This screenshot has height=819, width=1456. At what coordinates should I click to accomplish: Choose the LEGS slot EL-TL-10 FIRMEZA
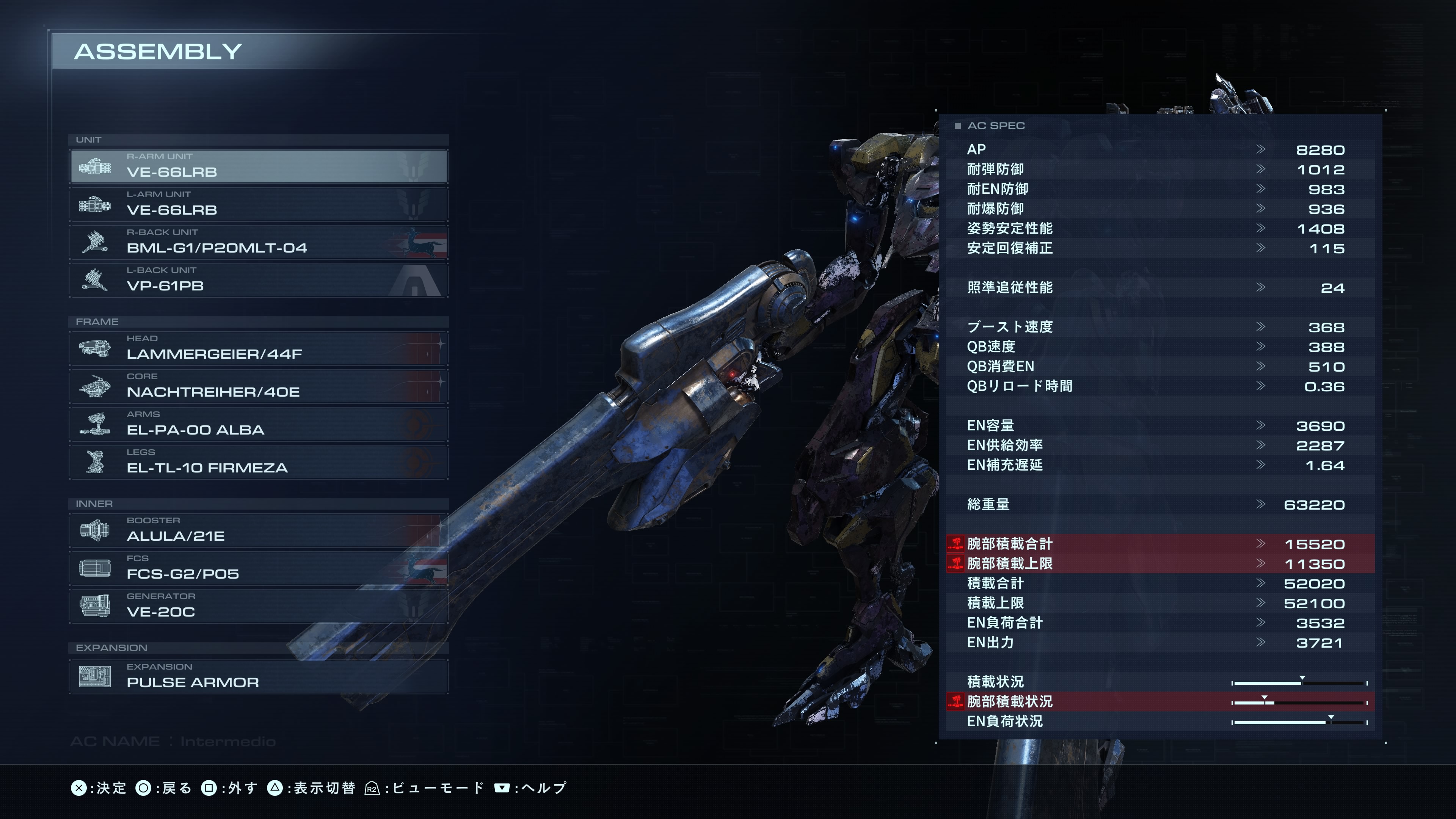pos(259,462)
